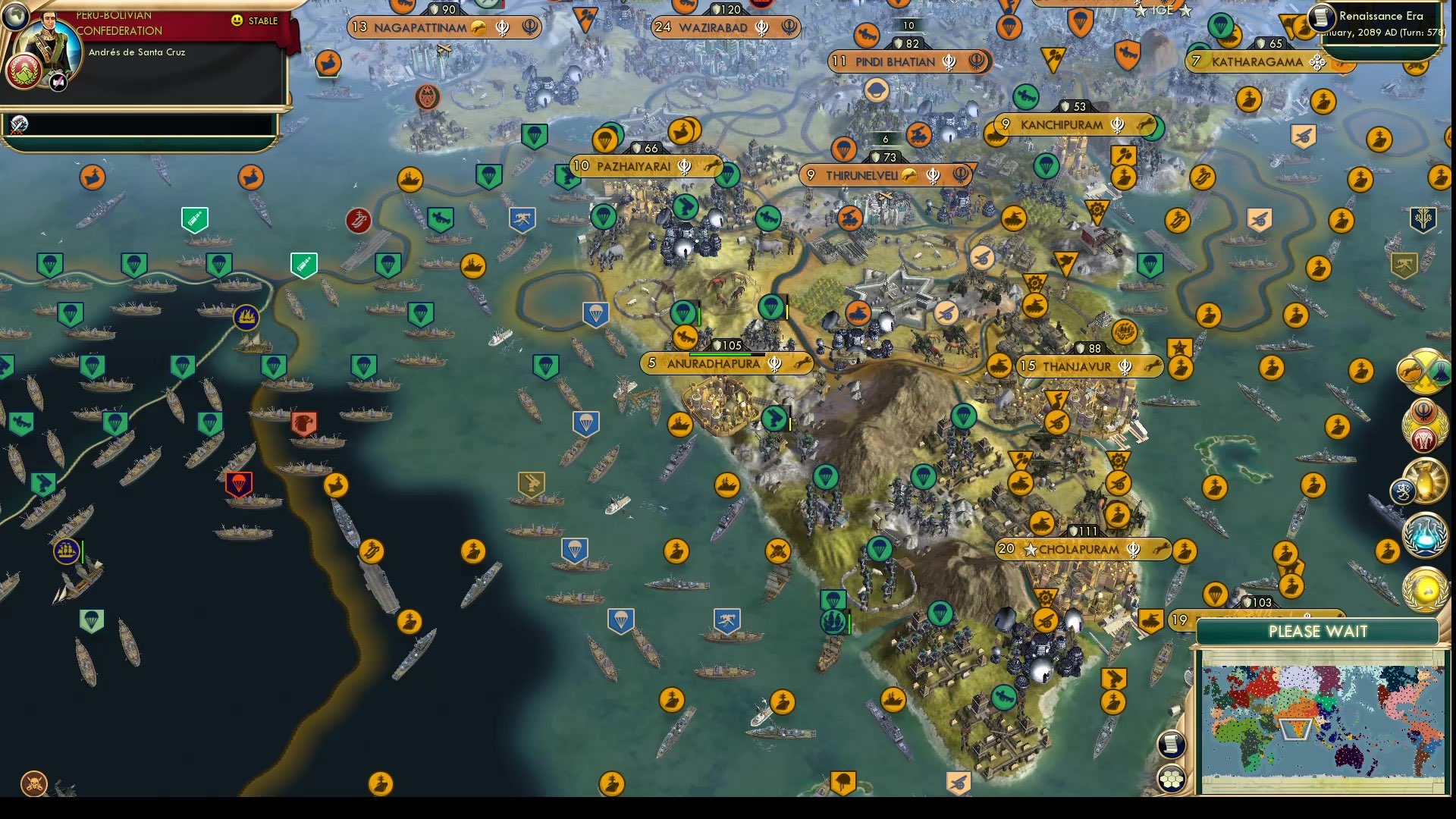The width and height of the screenshot is (1456, 819).
Task: Click the STABLE smiley status indicator
Action: coord(237,21)
